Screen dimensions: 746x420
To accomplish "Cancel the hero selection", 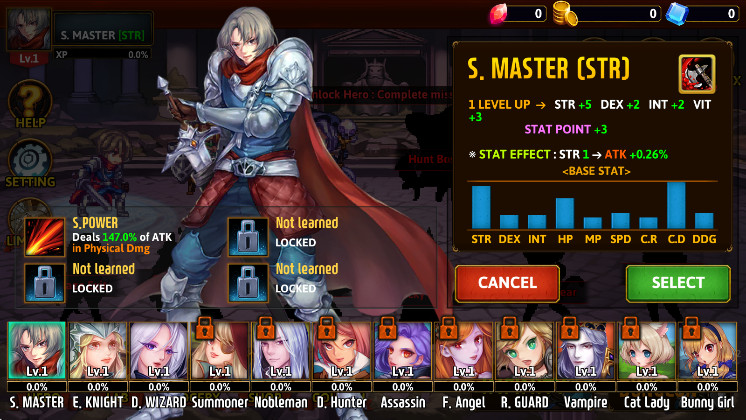I will [x=507, y=283].
